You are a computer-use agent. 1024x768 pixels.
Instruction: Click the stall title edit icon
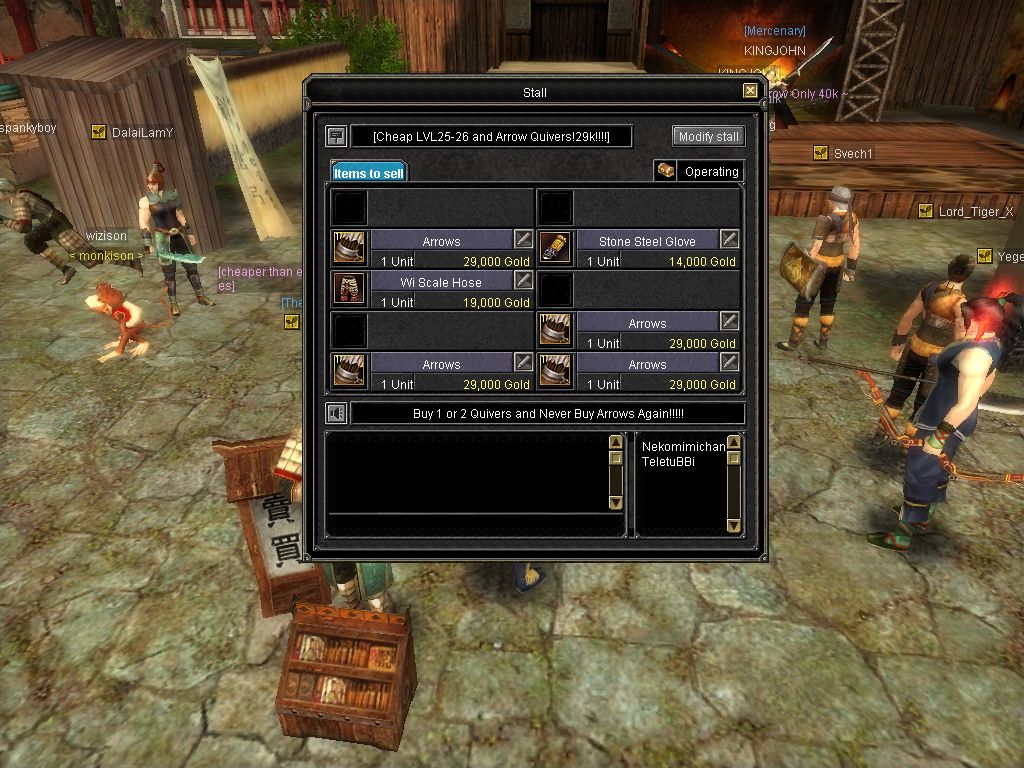(336, 136)
